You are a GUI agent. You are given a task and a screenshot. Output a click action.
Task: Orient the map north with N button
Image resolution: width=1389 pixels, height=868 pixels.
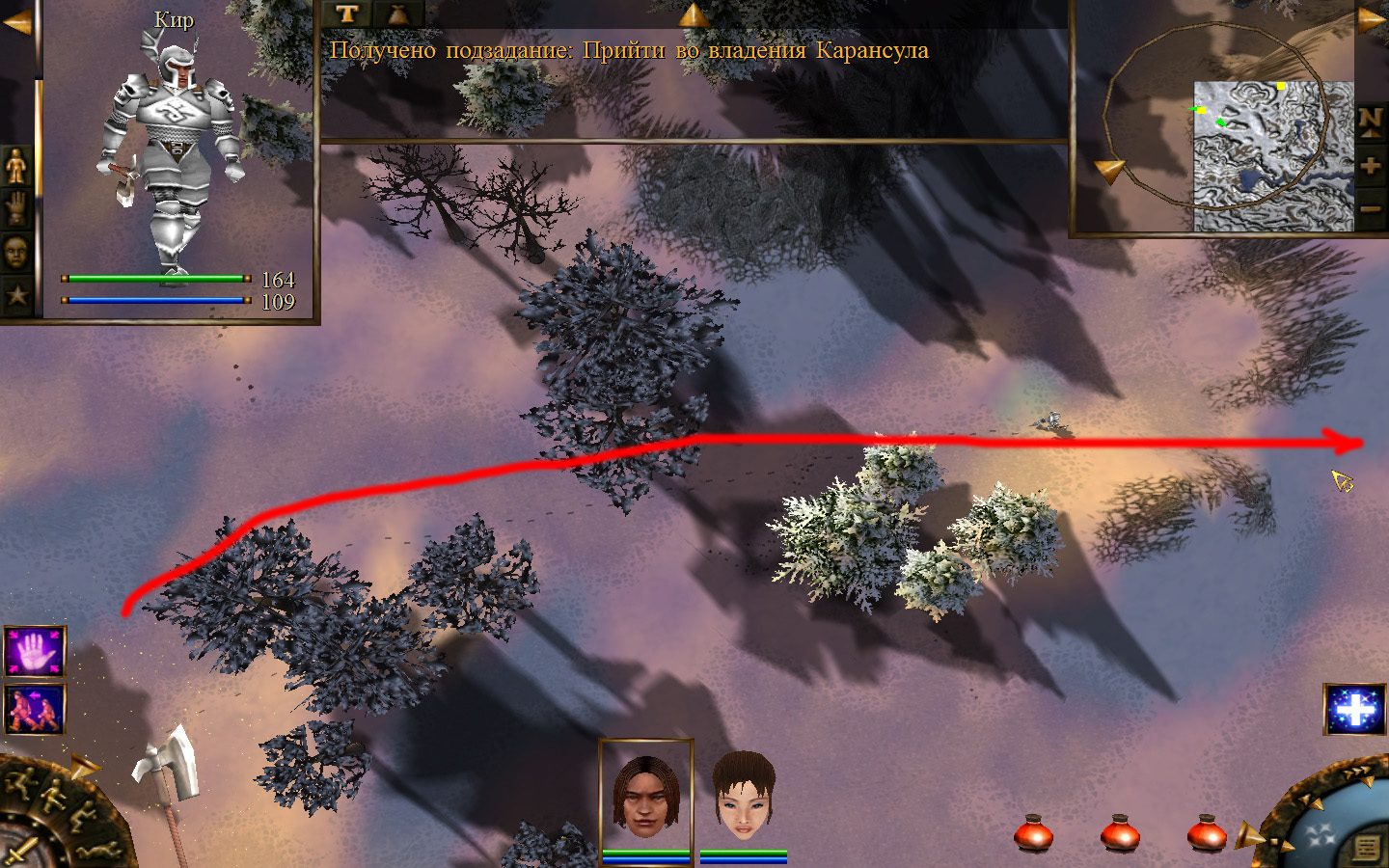[x=1371, y=121]
